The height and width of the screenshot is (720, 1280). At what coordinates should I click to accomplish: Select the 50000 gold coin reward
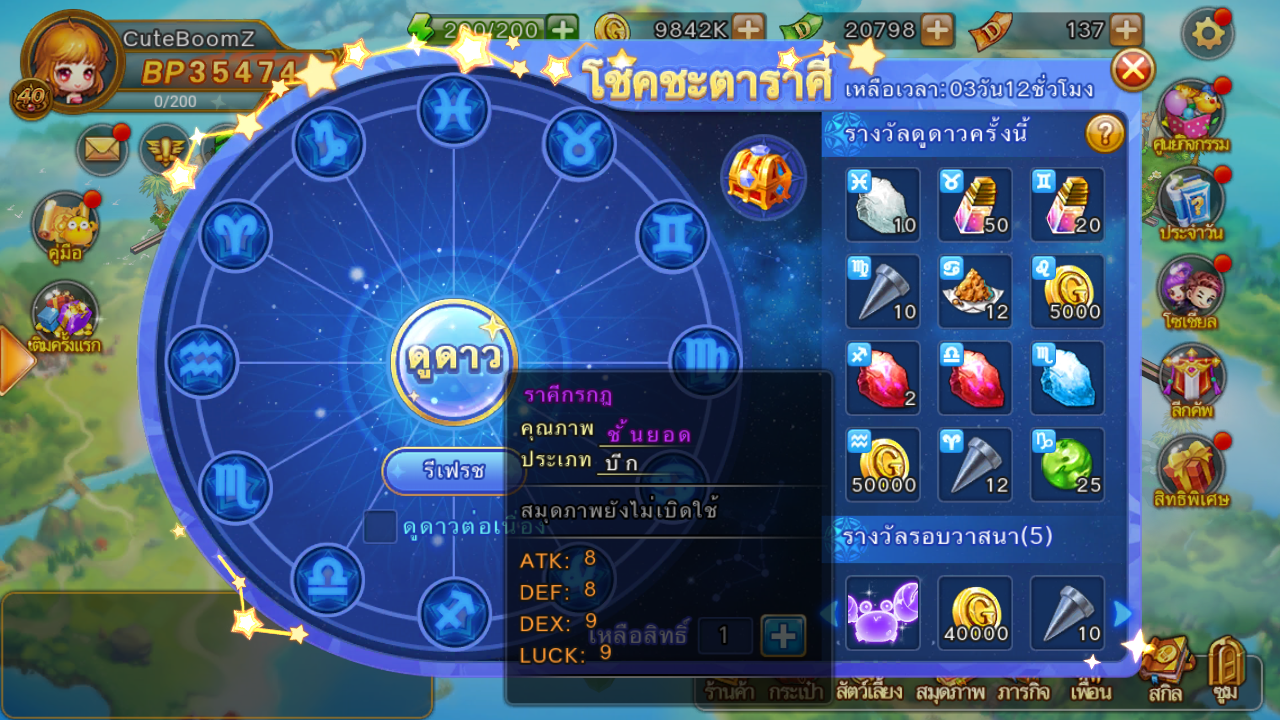[883, 465]
